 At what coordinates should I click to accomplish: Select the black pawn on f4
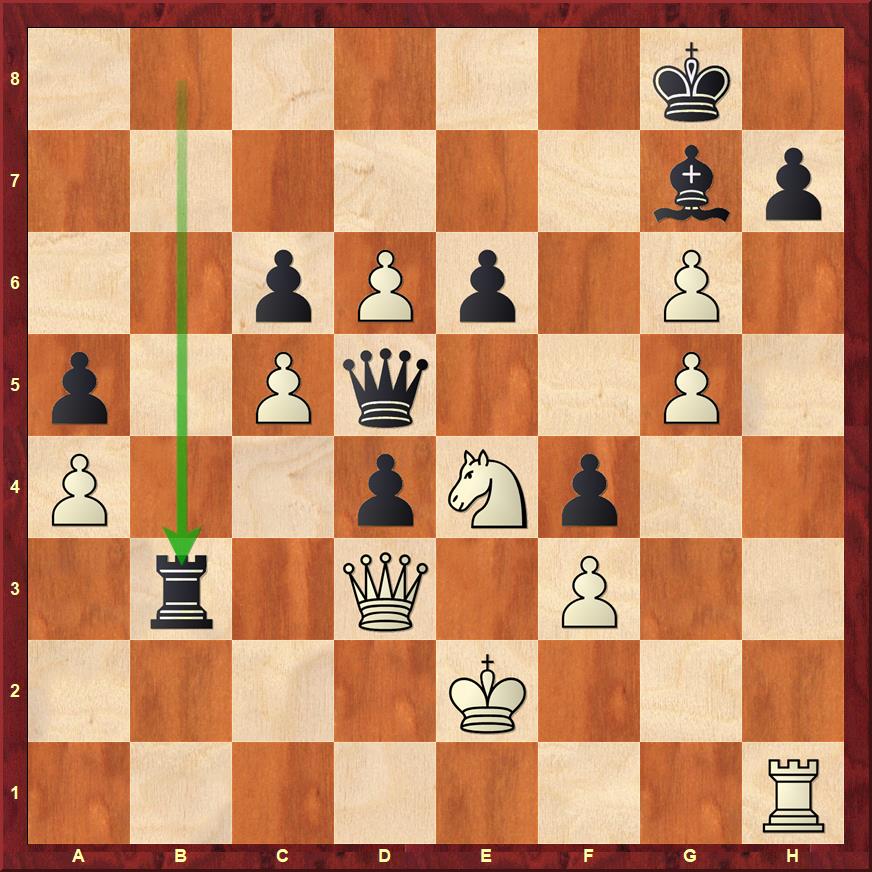(589, 488)
